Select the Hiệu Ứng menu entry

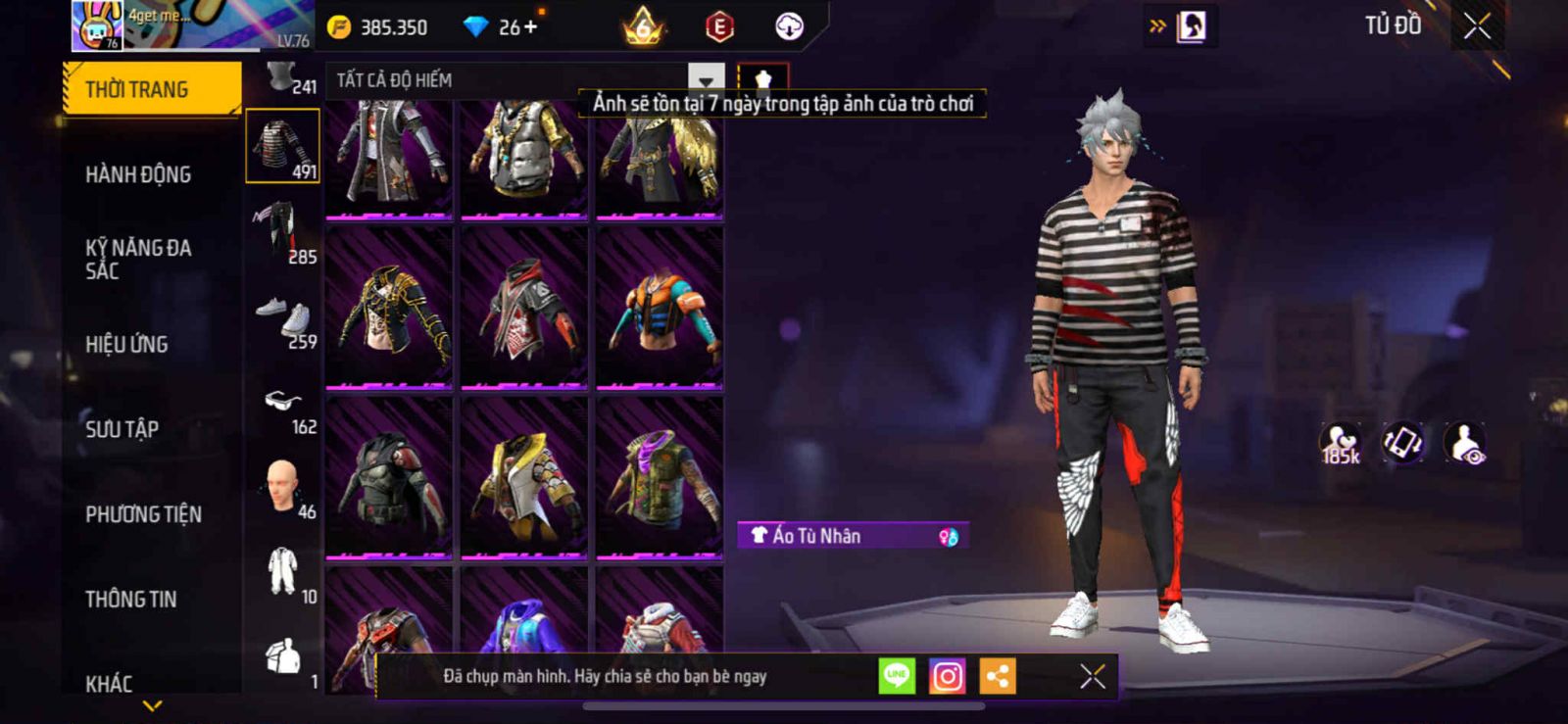[126, 345]
